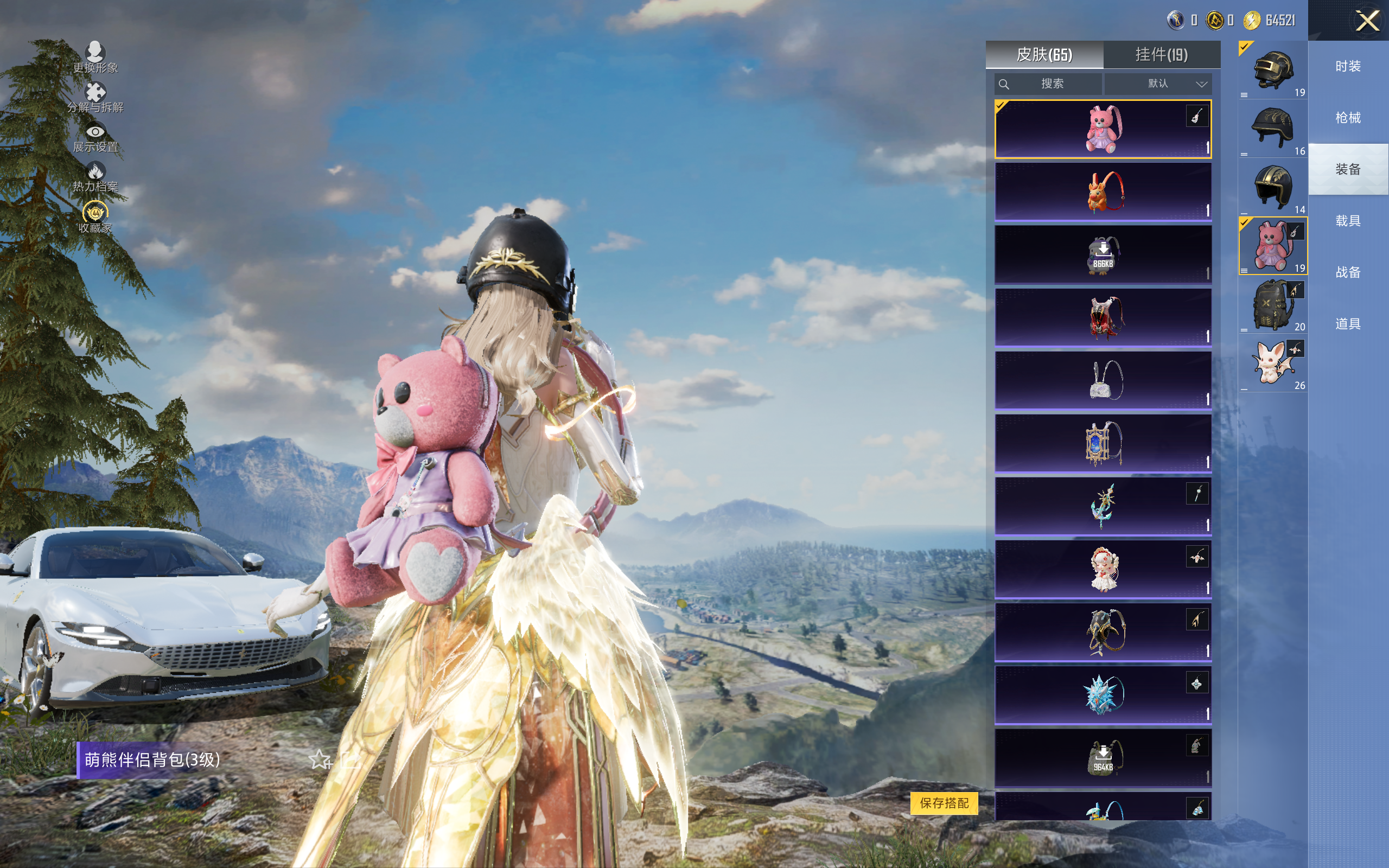Open 展示设置 display settings
This screenshot has height=868, width=1389.
tap(95, 138)
